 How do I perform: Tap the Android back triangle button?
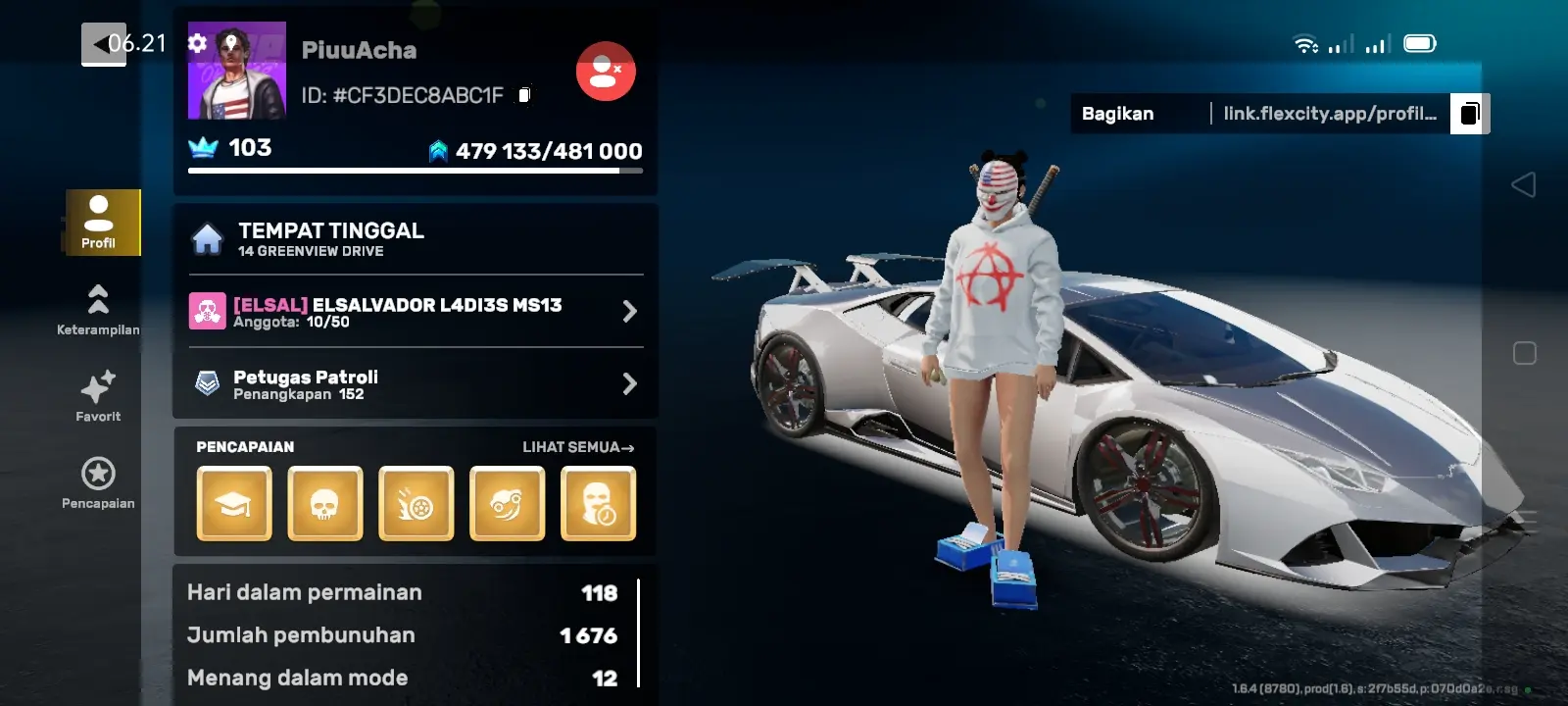[x=1524, y=184]
